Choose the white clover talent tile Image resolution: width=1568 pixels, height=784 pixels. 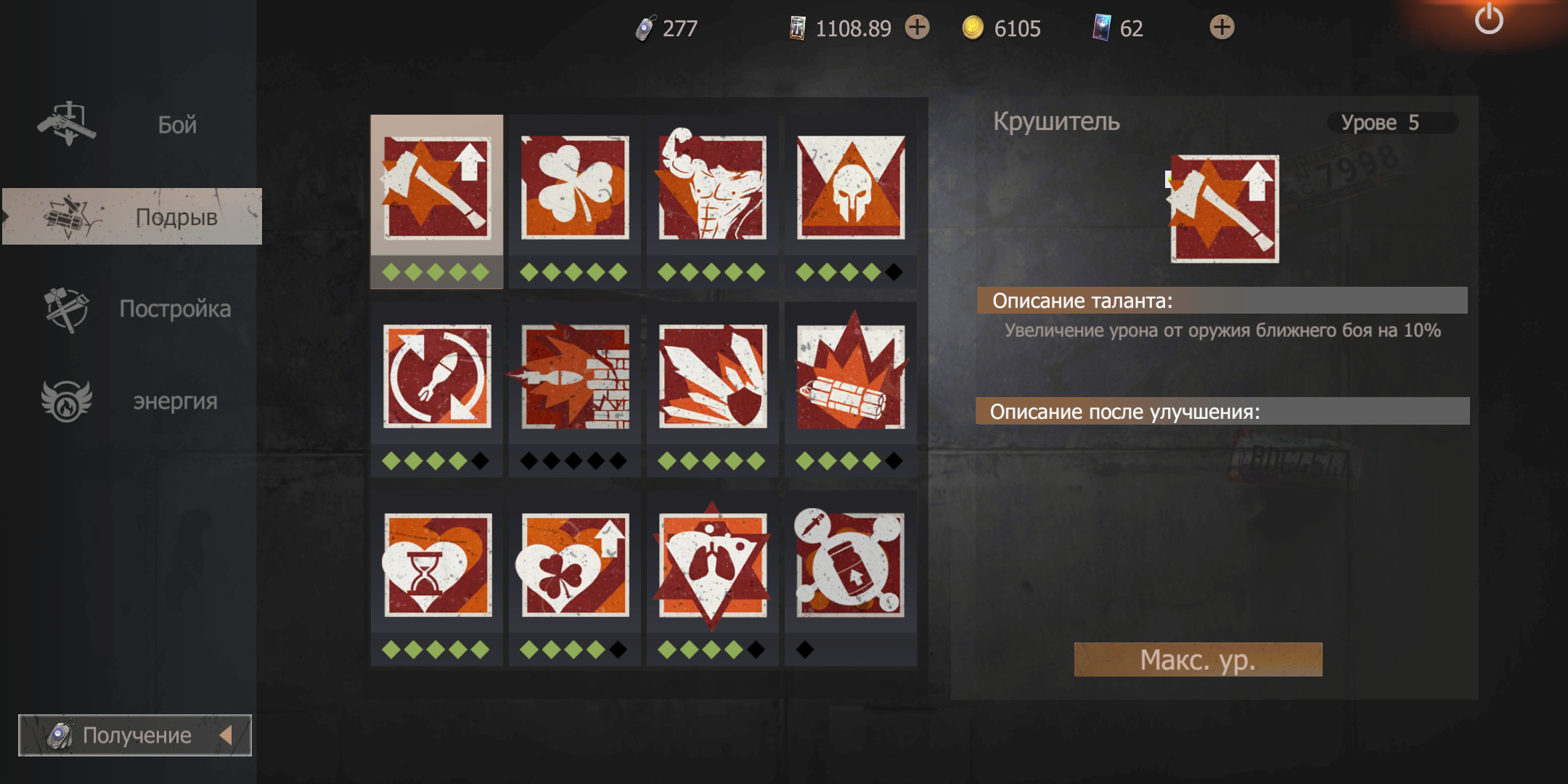point(575,189)
